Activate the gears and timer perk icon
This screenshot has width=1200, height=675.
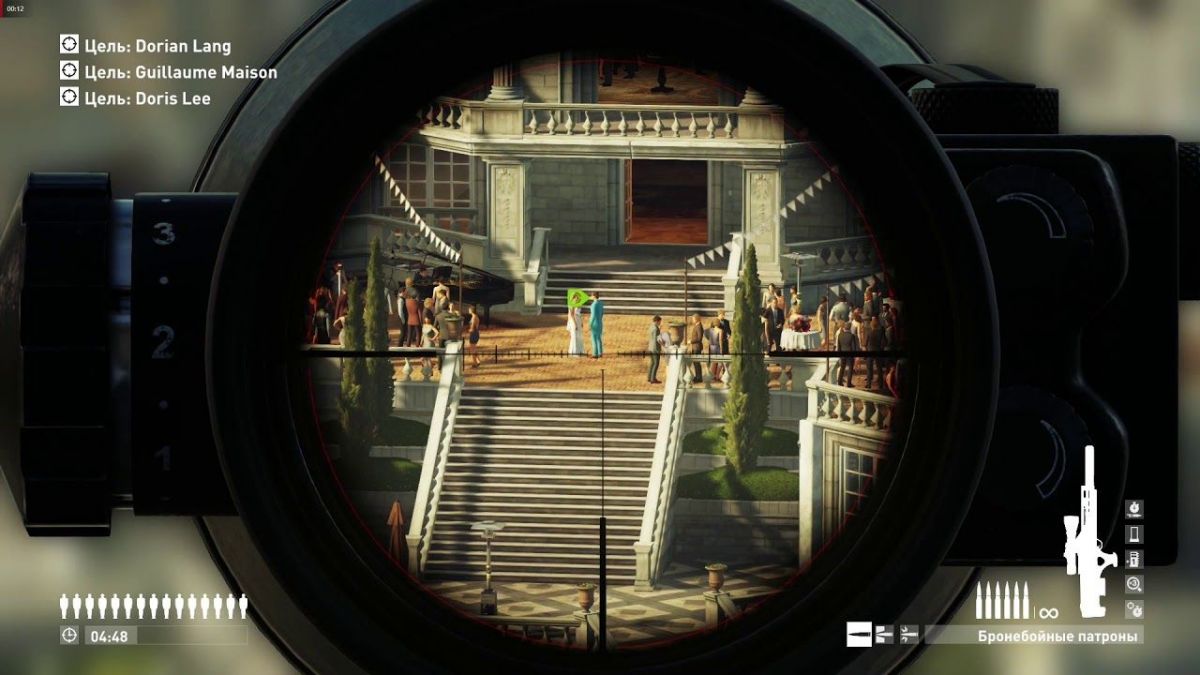click(1134, 608)
